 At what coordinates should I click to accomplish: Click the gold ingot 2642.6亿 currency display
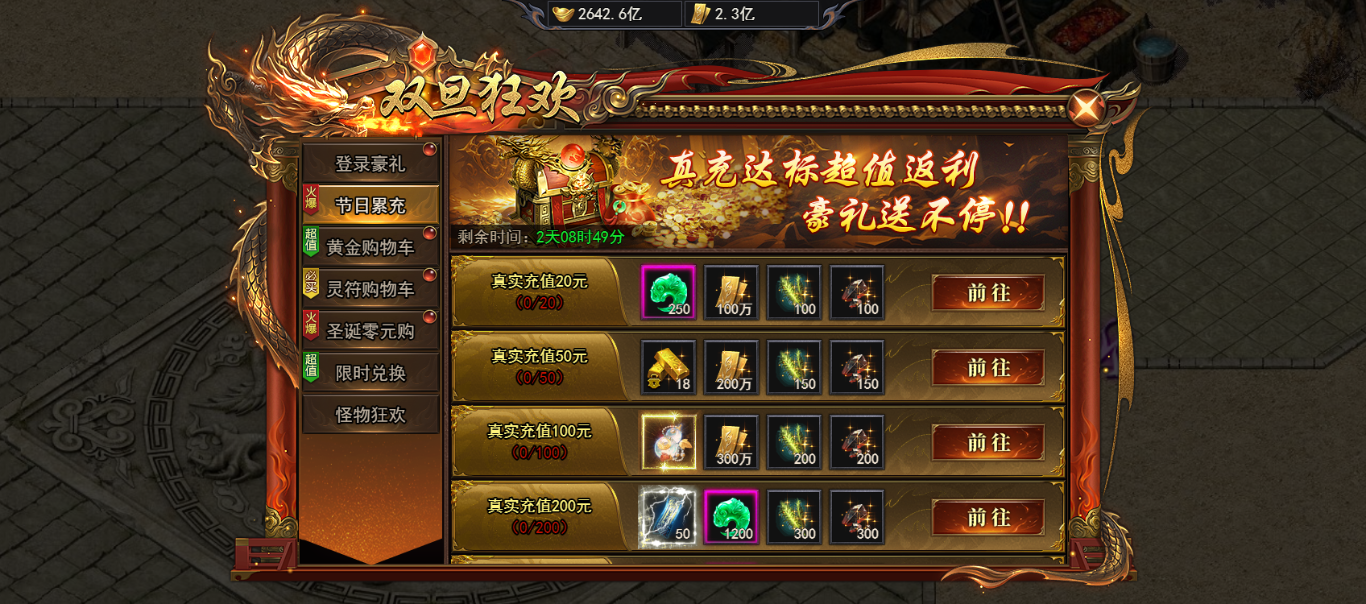point(615,14)
